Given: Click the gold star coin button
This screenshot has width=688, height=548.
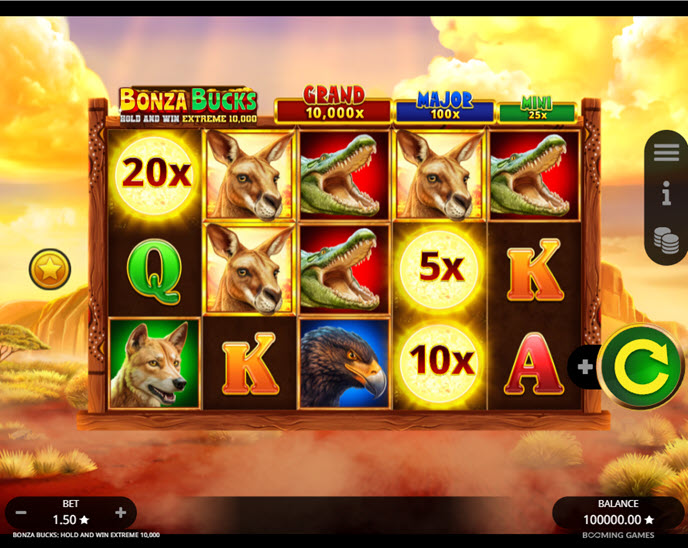Looking at the screenshot, I should [x=49, y=269].
